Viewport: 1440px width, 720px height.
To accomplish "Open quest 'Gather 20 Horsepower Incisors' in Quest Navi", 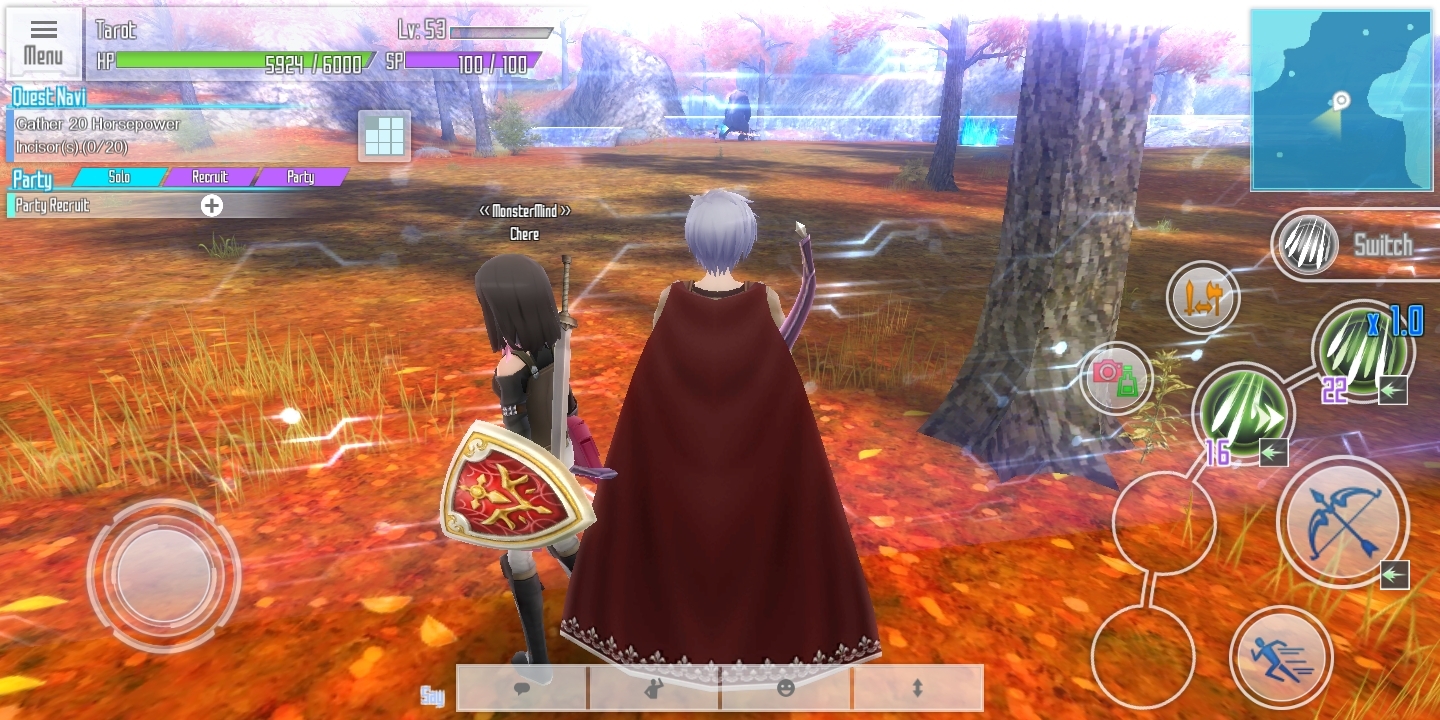I will tap(100, 133).
